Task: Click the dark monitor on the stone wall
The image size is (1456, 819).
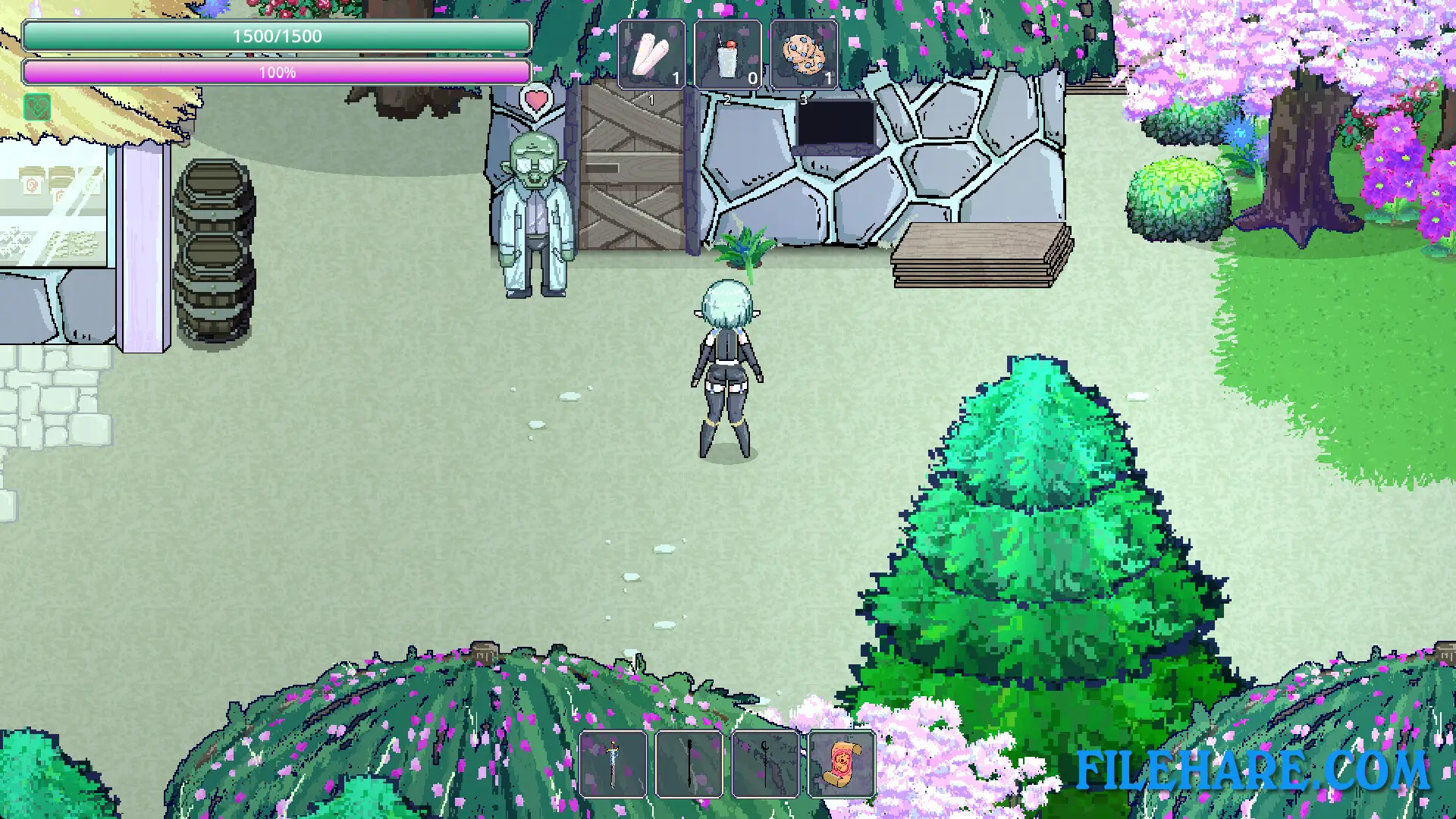Action: point(836,121)
